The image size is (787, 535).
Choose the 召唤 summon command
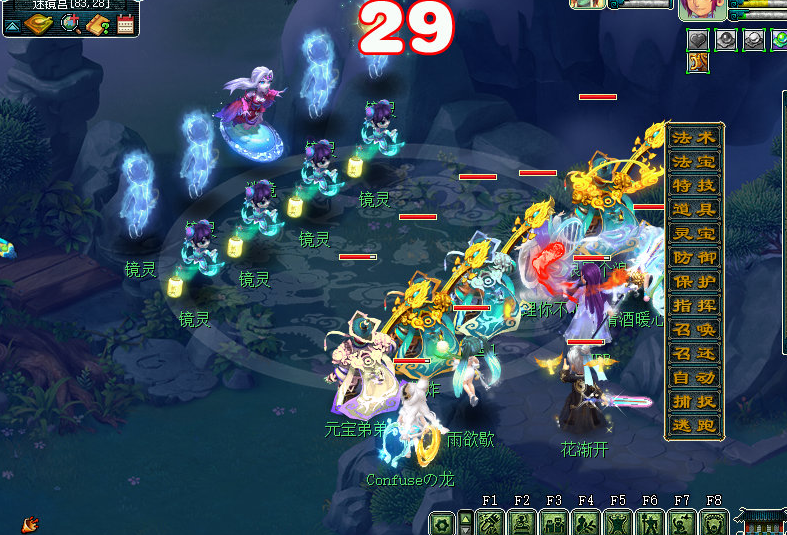694,330
